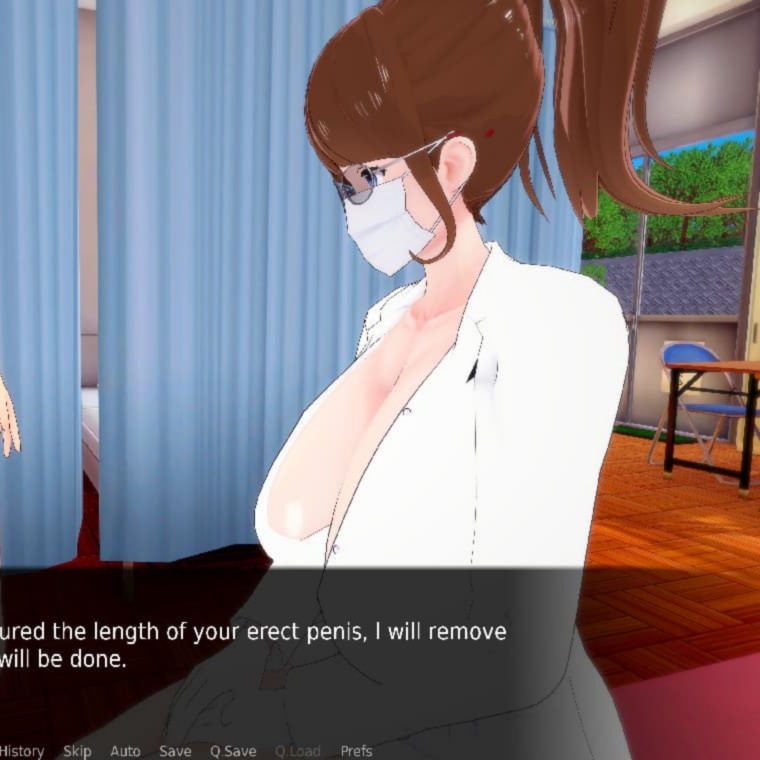This screenshot has width=760, height=760.
Task: Activate Skip to fast-forward dialogue
Action: pos(77,751)
